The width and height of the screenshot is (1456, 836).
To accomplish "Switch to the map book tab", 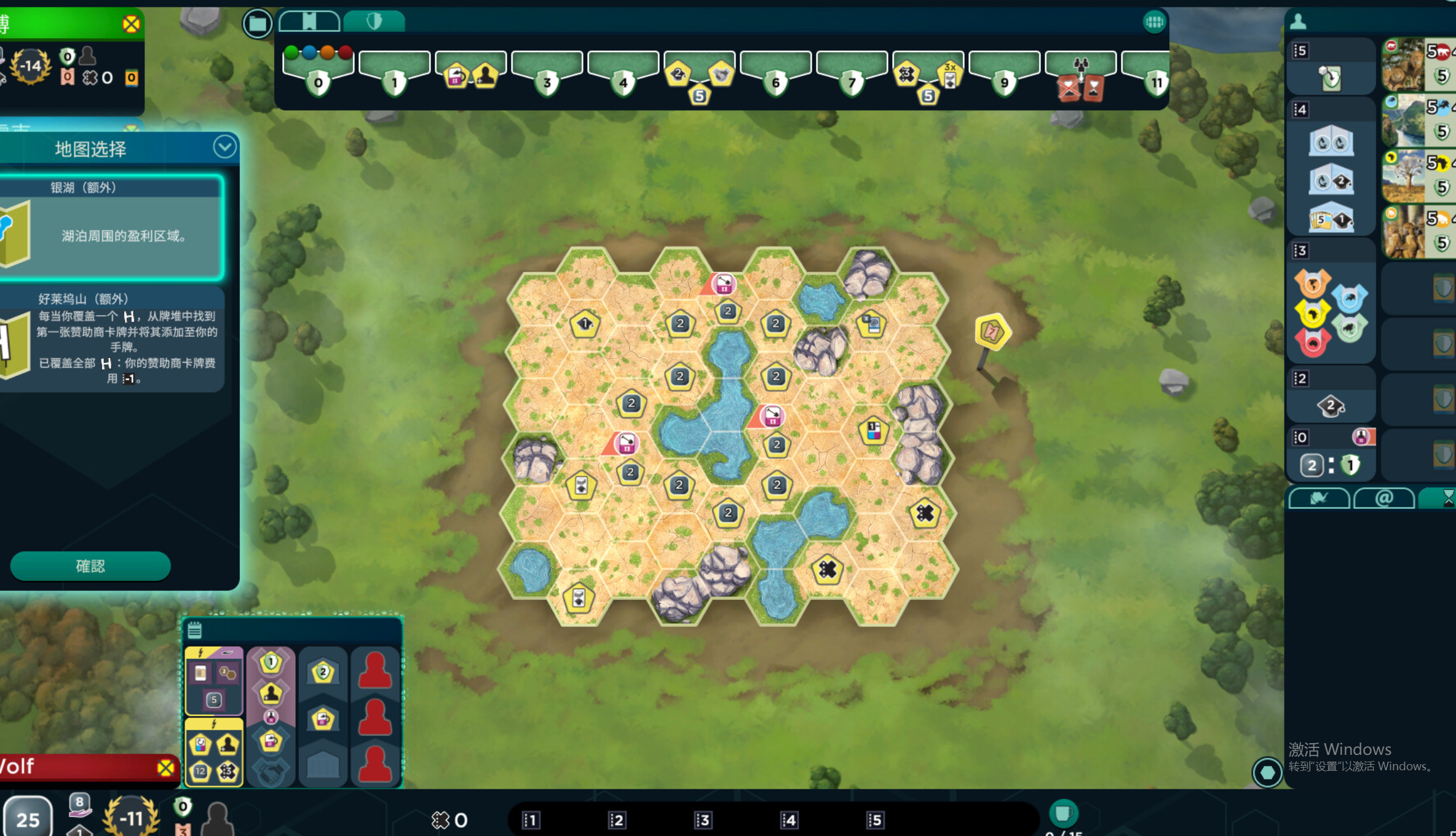I will tap(309, 22).
